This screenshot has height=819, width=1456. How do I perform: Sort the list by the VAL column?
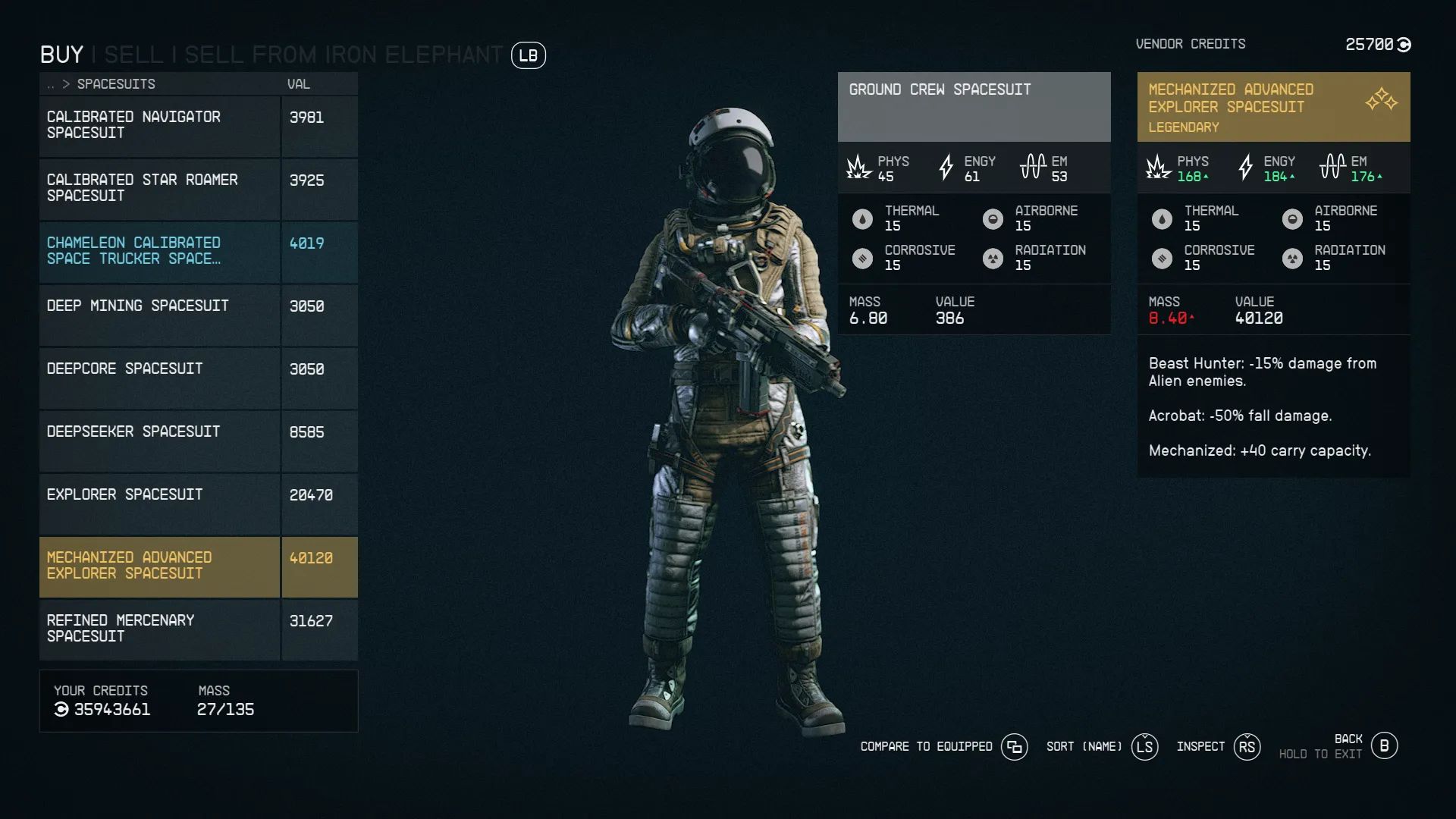click(x=298, y=84)
